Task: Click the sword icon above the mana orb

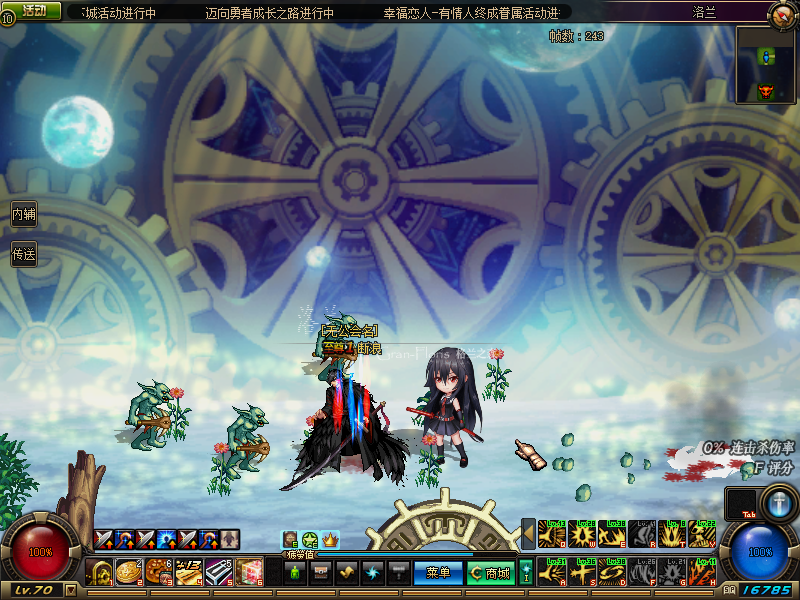Action: pos(778,500)
